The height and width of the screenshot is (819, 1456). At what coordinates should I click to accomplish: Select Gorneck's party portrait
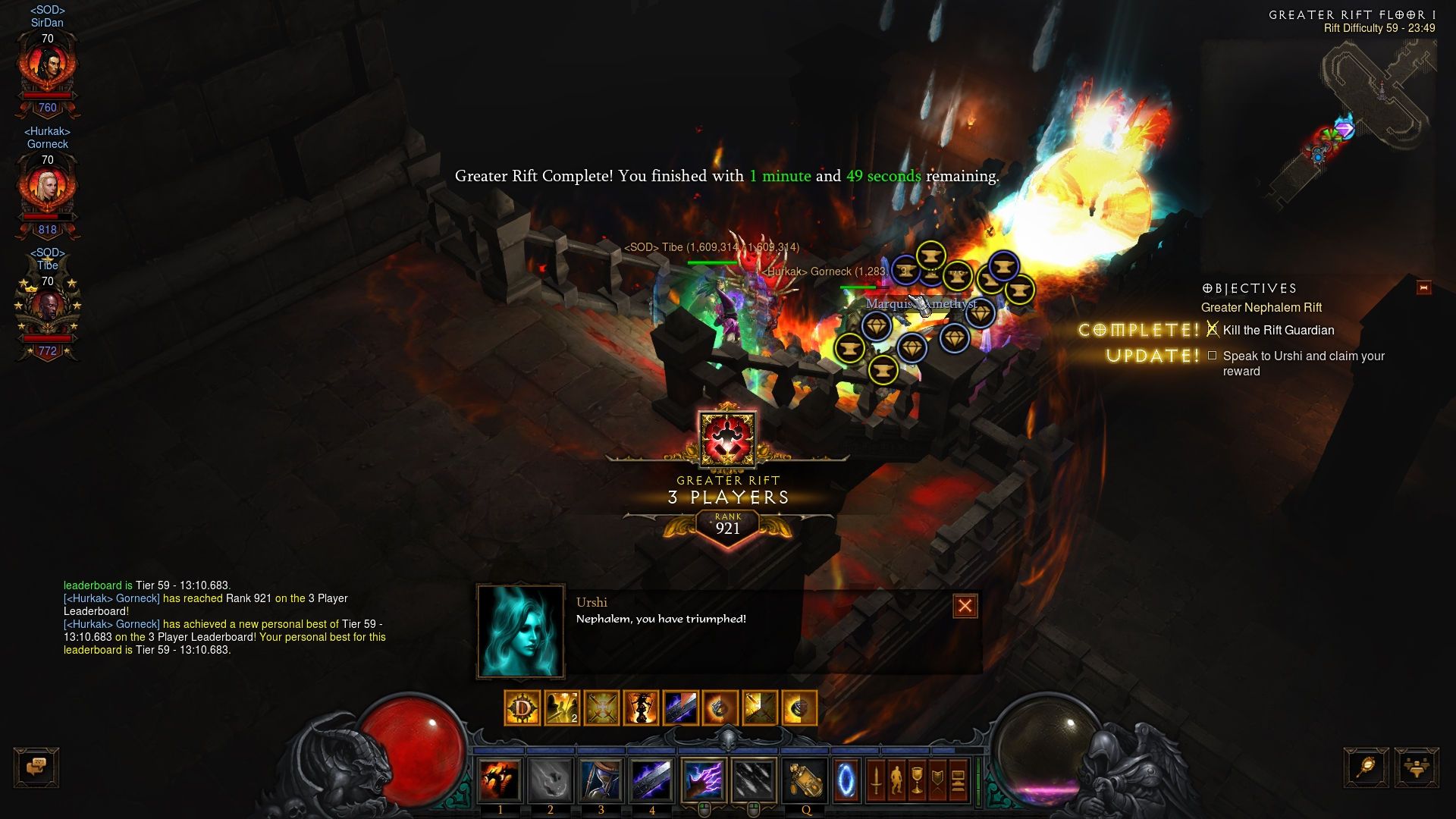coord(48,188)
